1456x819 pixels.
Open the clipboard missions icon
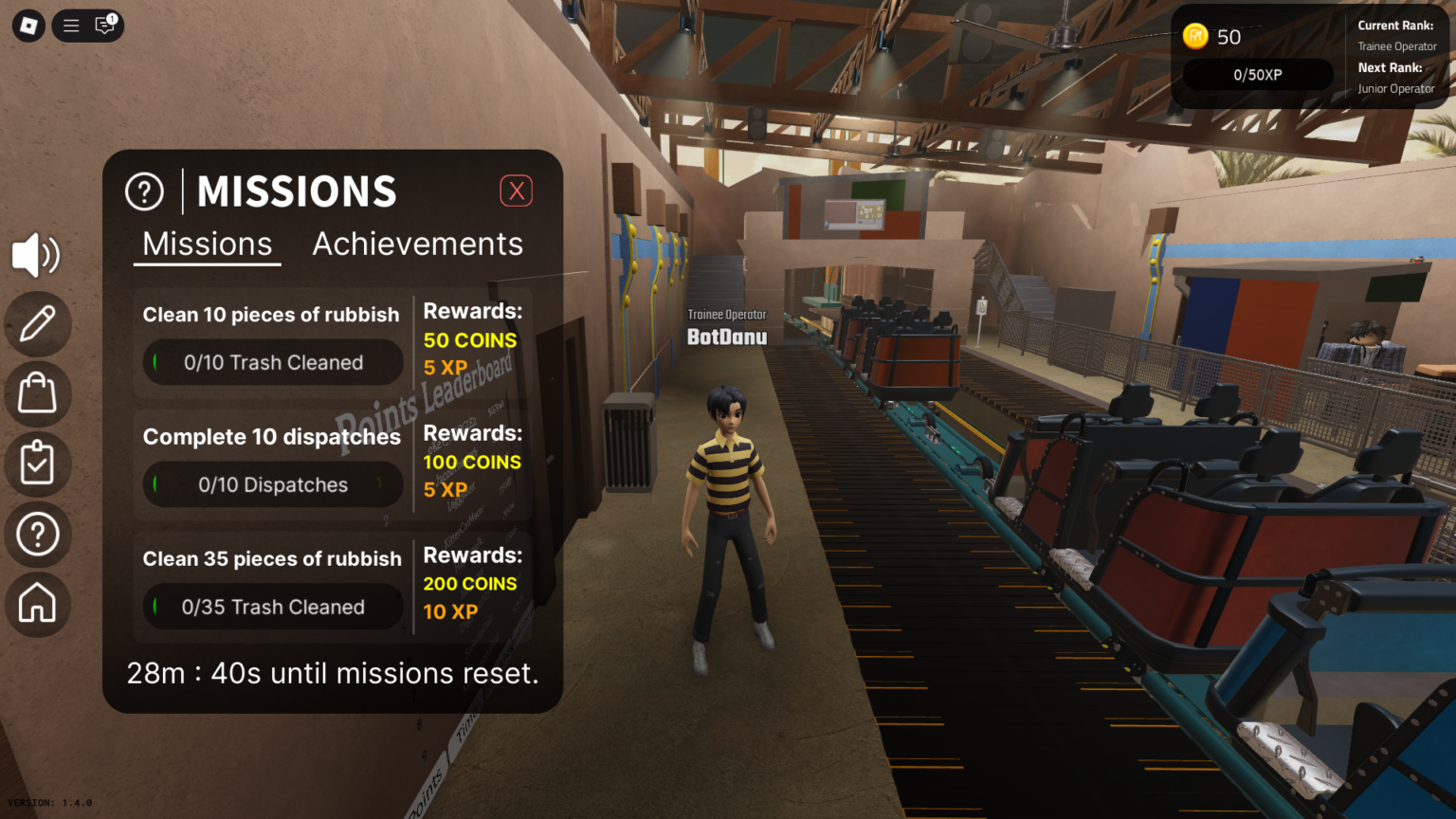(36, 464)
